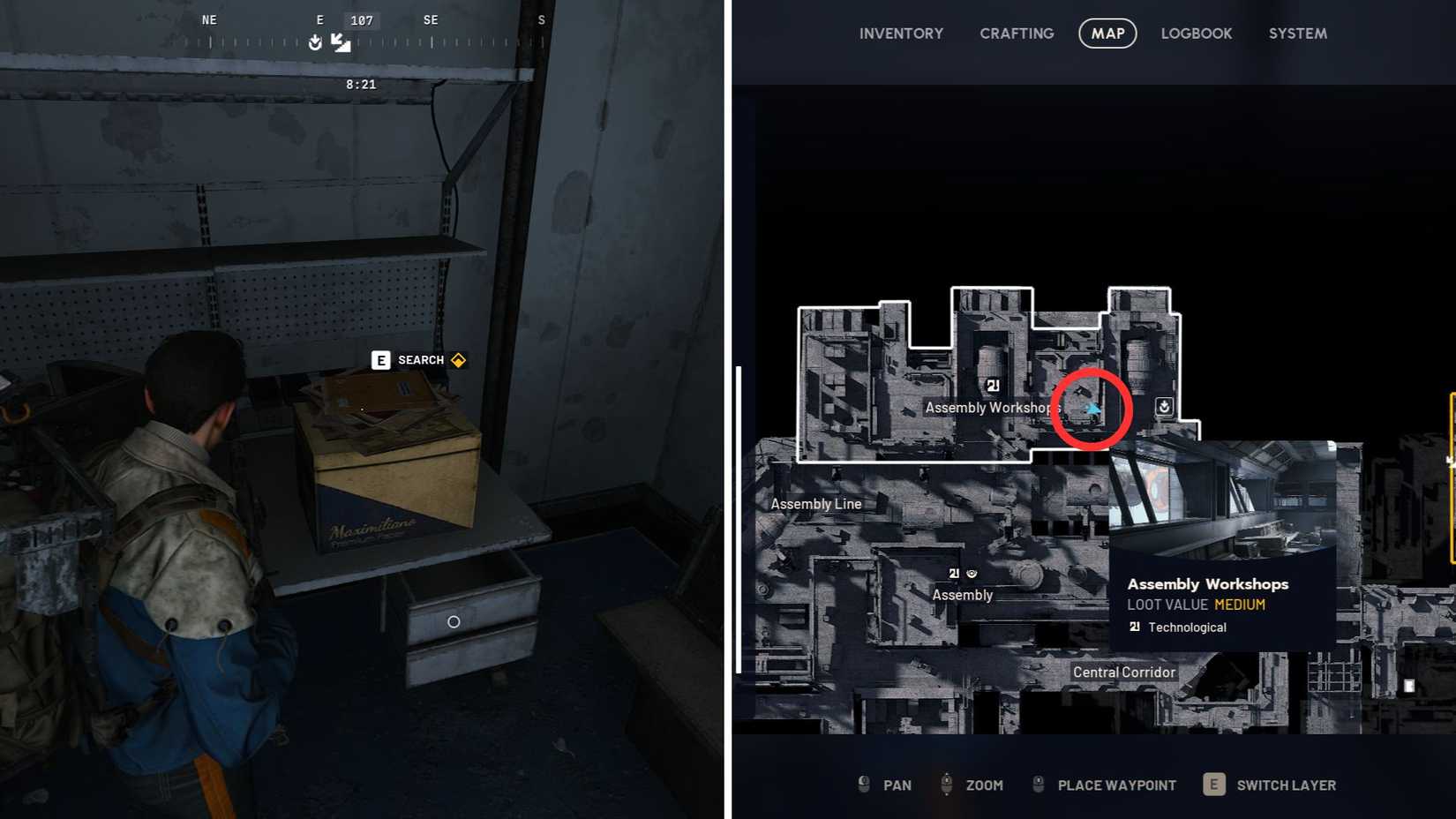Image resolution: width=1456 pixels, height=819 pixels.
Task: Click the extraction hatch icon right of Assembly Workshops
Action: [x=1163, y=406]
